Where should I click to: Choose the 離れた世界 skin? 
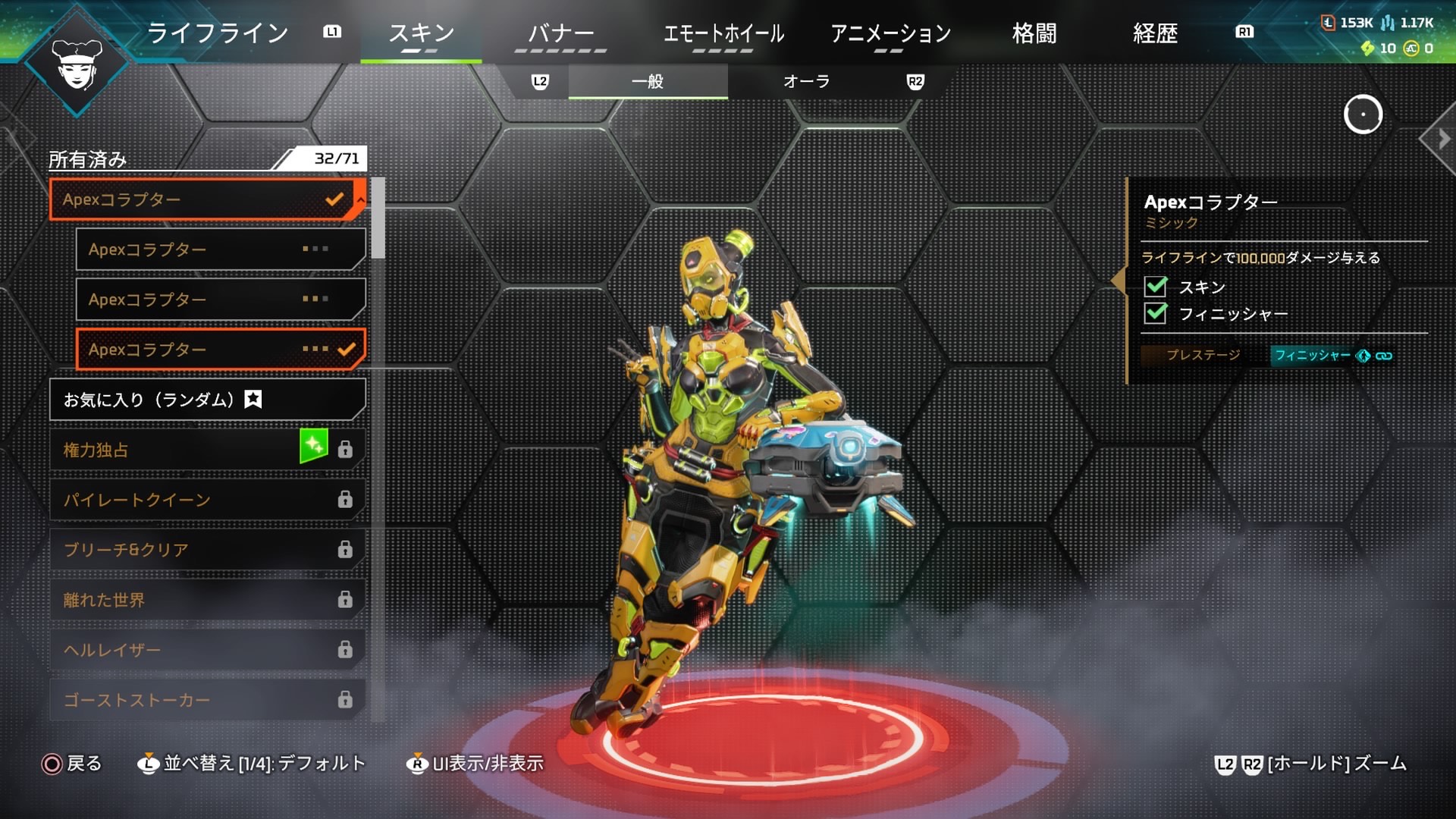click(x=207, y=600)
